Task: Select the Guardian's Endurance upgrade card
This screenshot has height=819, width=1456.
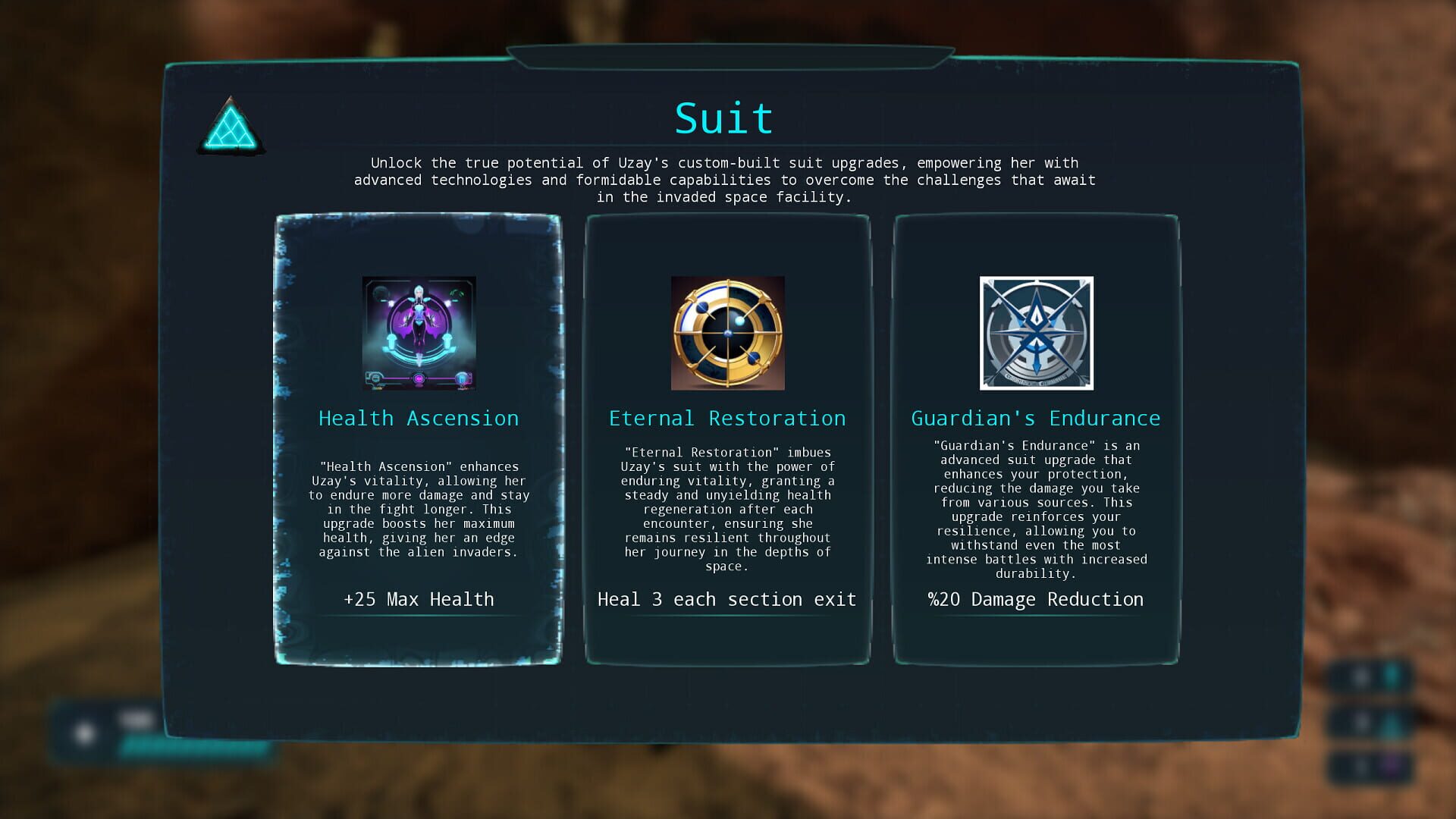Action: [1035, 440]
